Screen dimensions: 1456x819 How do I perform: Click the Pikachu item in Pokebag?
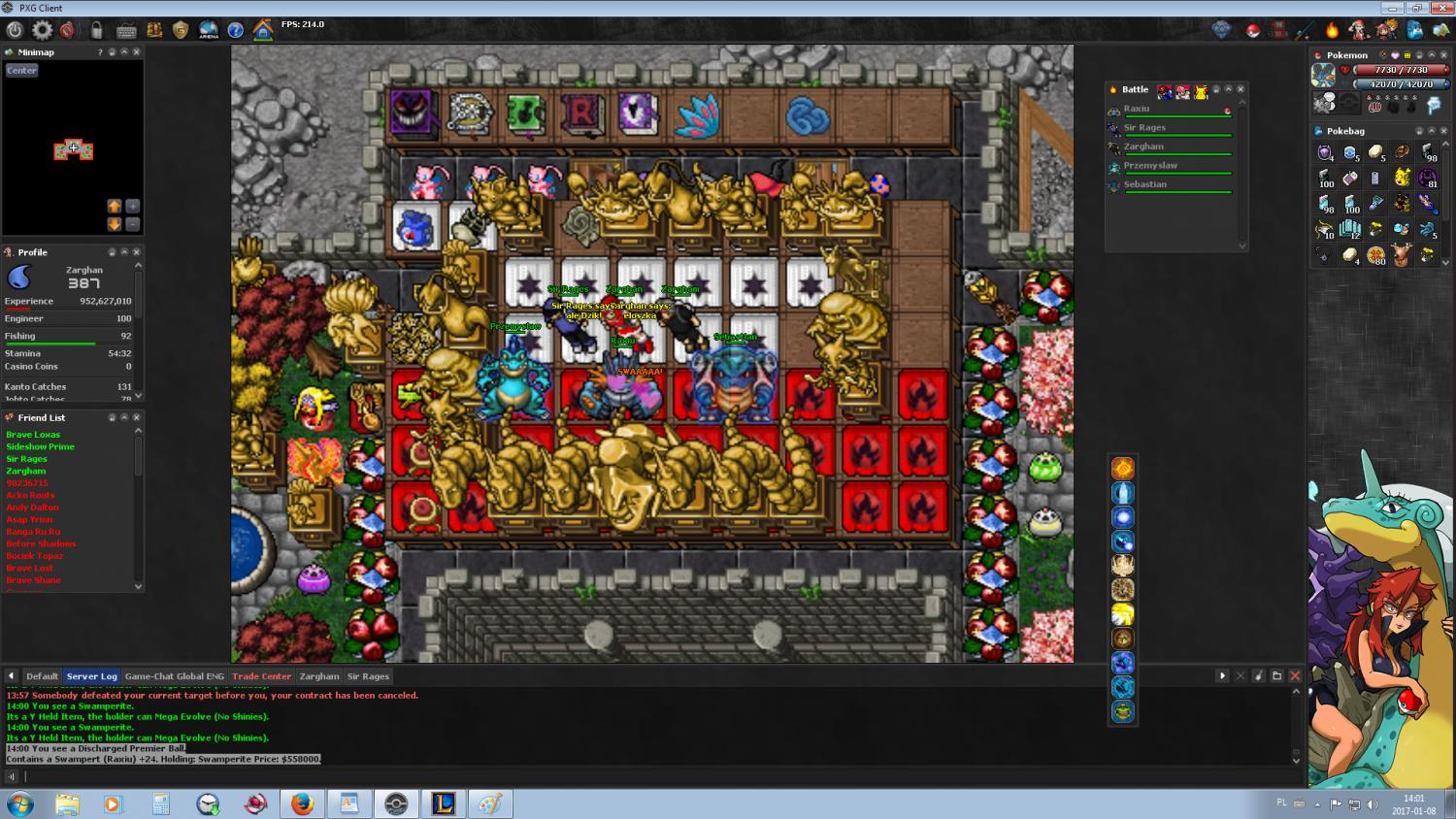point(1402,178)
